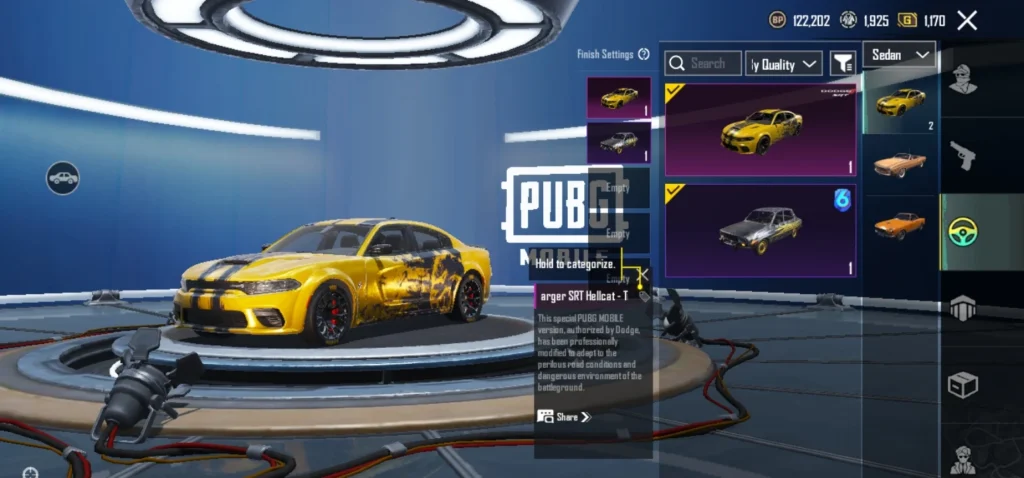Select the large silver sedan skin card
This screenshot has width=1024, height=478.
click(x=760, y=230)
